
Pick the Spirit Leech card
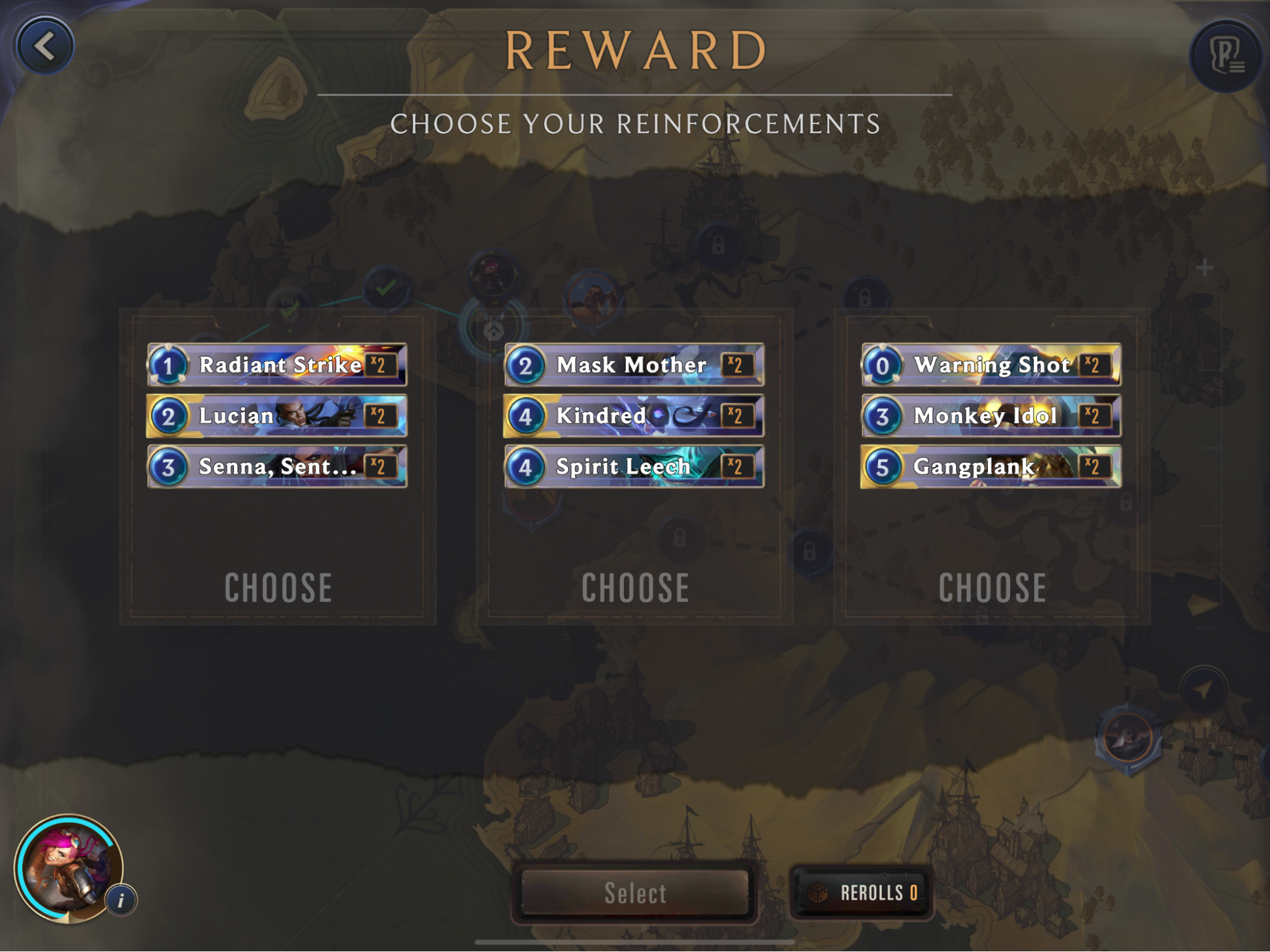click(x=634, y=467)
